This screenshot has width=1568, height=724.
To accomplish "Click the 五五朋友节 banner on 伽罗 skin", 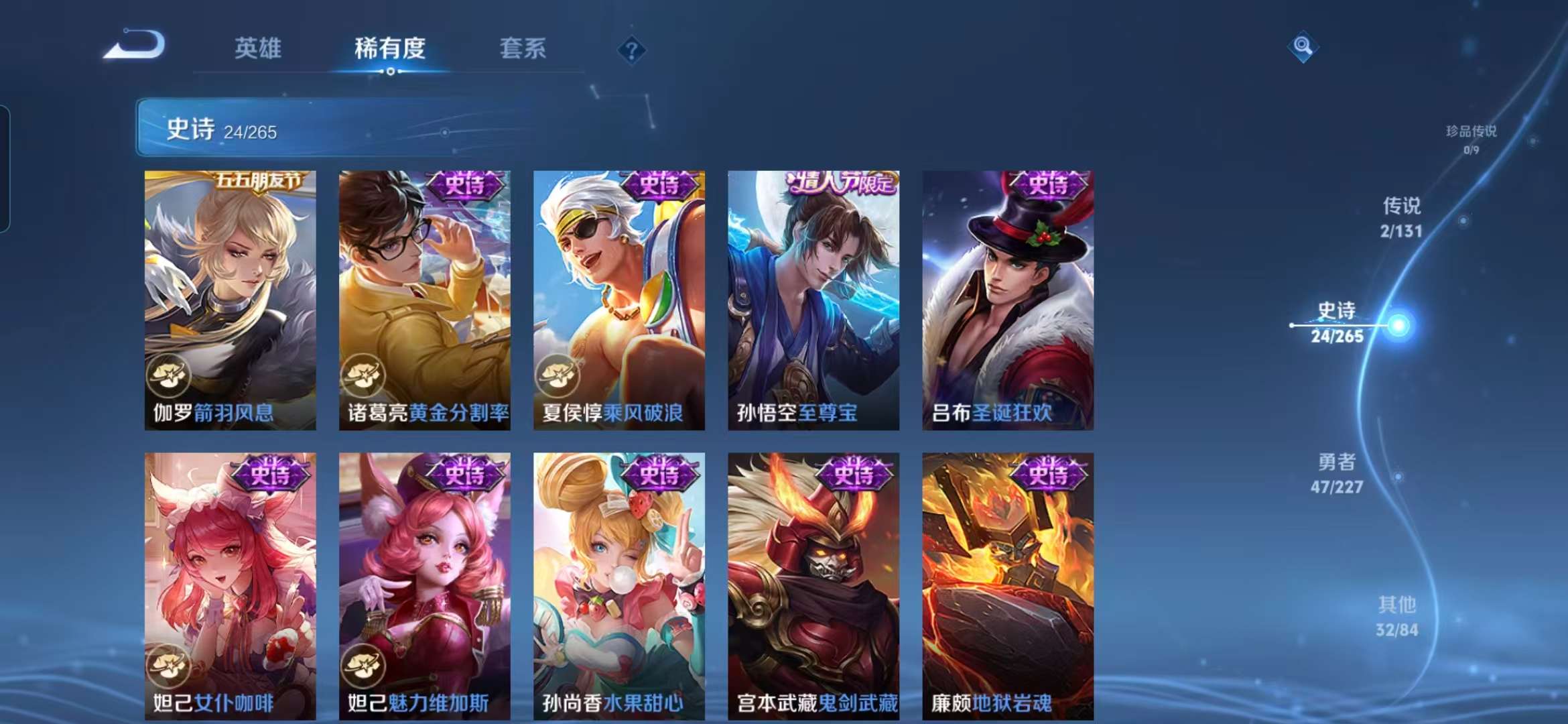I will pos(255,181).
